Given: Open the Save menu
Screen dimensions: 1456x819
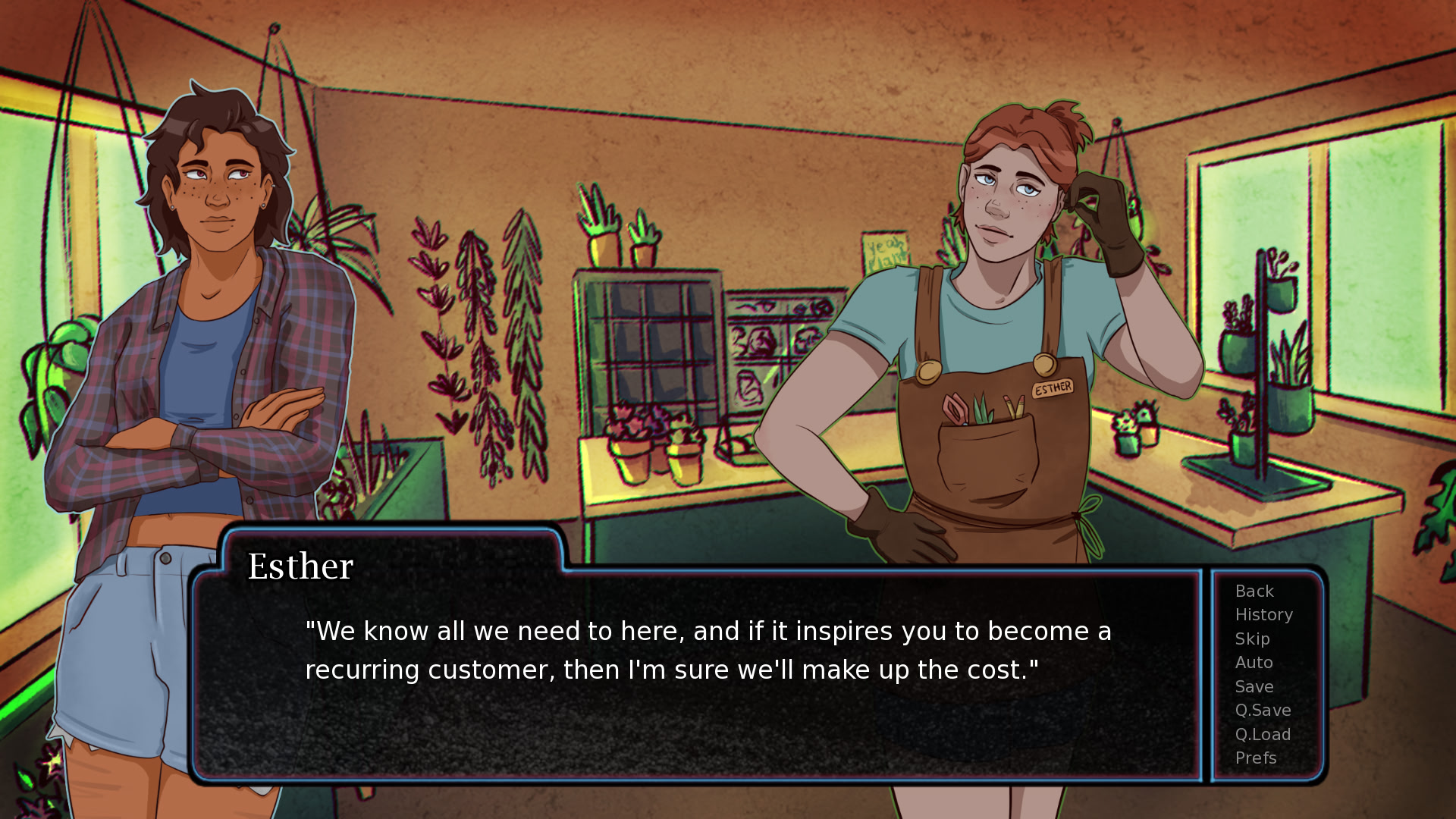Looking at the screenshot, I should pos(1254,686).
